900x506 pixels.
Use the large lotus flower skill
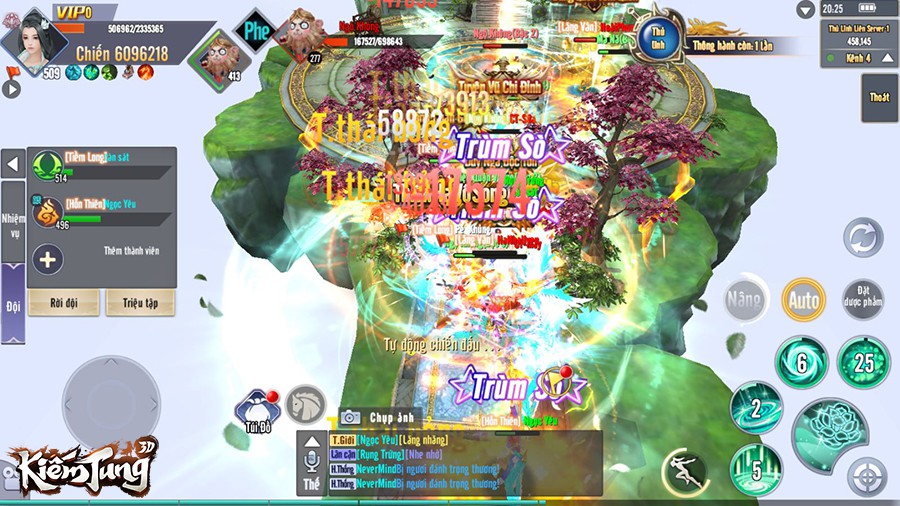[829, 433]
